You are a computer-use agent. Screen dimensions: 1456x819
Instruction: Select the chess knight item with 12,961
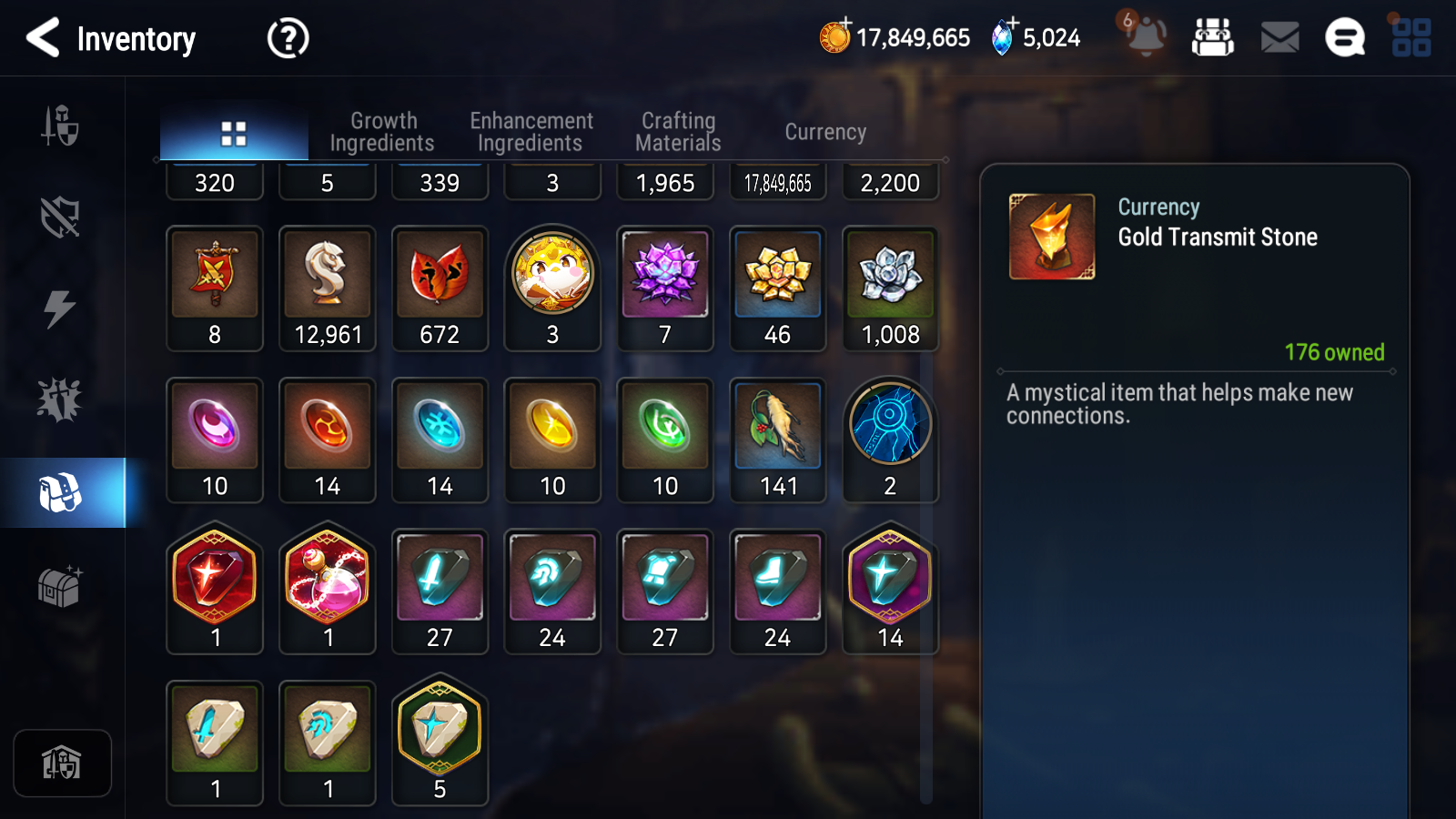328,288
